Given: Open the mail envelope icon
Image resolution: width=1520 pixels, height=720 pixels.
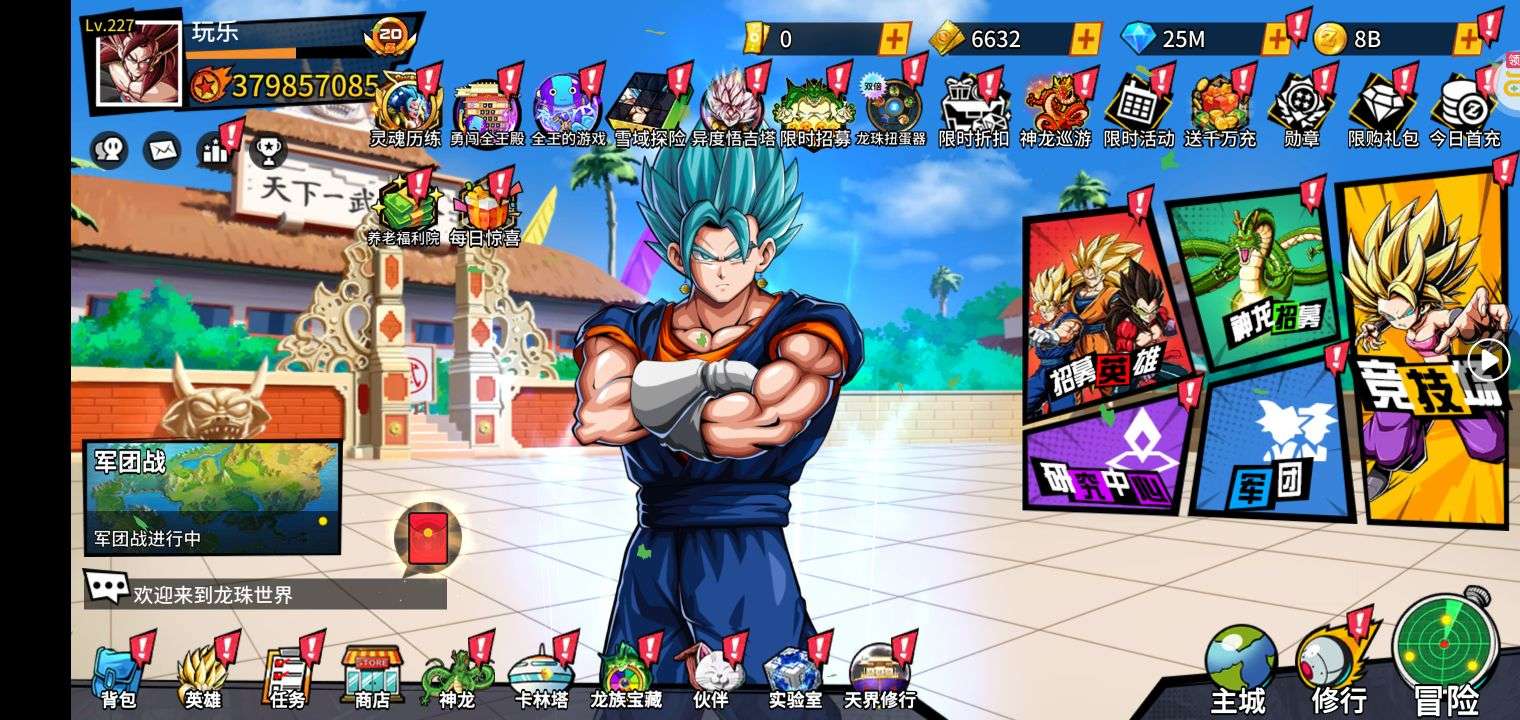Looking at the screenshot, I should pos(162,150).
